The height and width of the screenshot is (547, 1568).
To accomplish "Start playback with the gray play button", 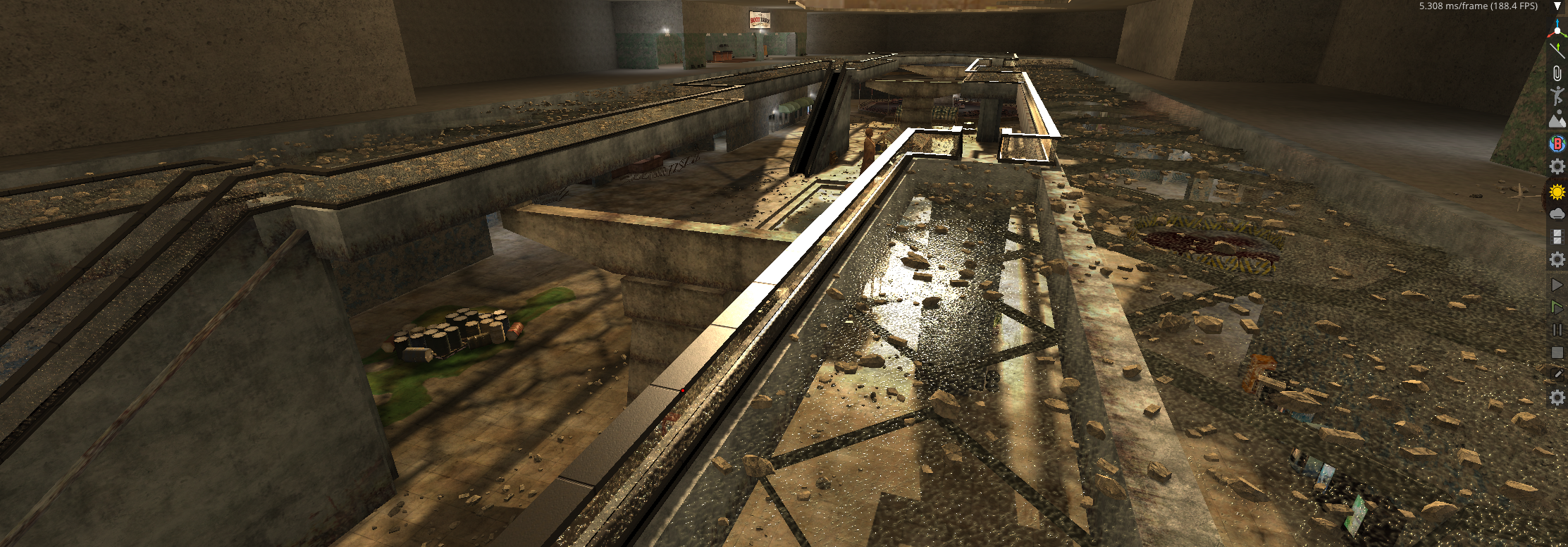I will 1557,285.
